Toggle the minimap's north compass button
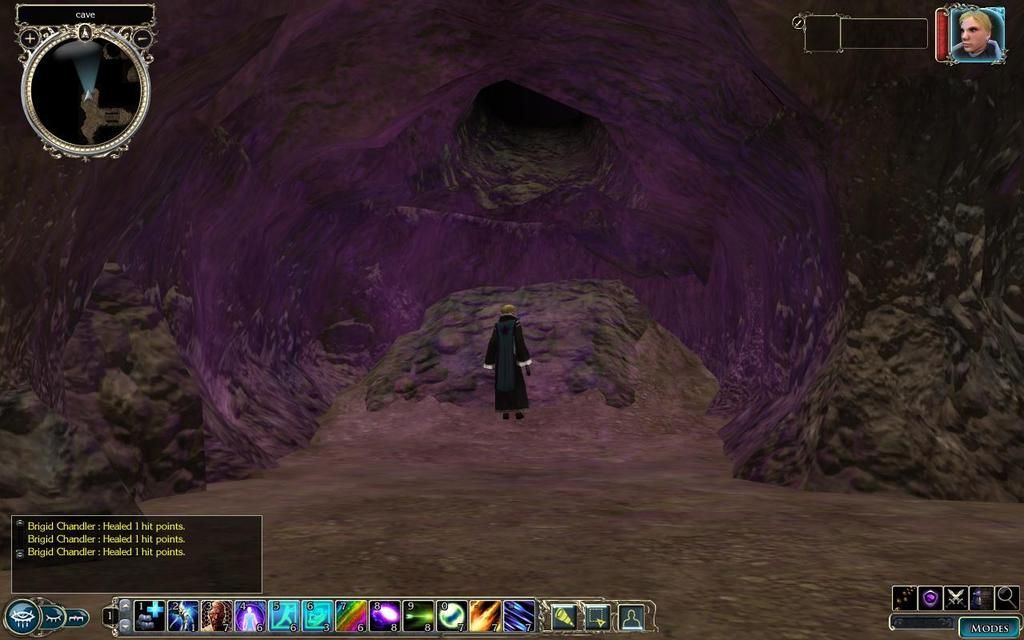The image size is (1024, 640). point(86,32)
